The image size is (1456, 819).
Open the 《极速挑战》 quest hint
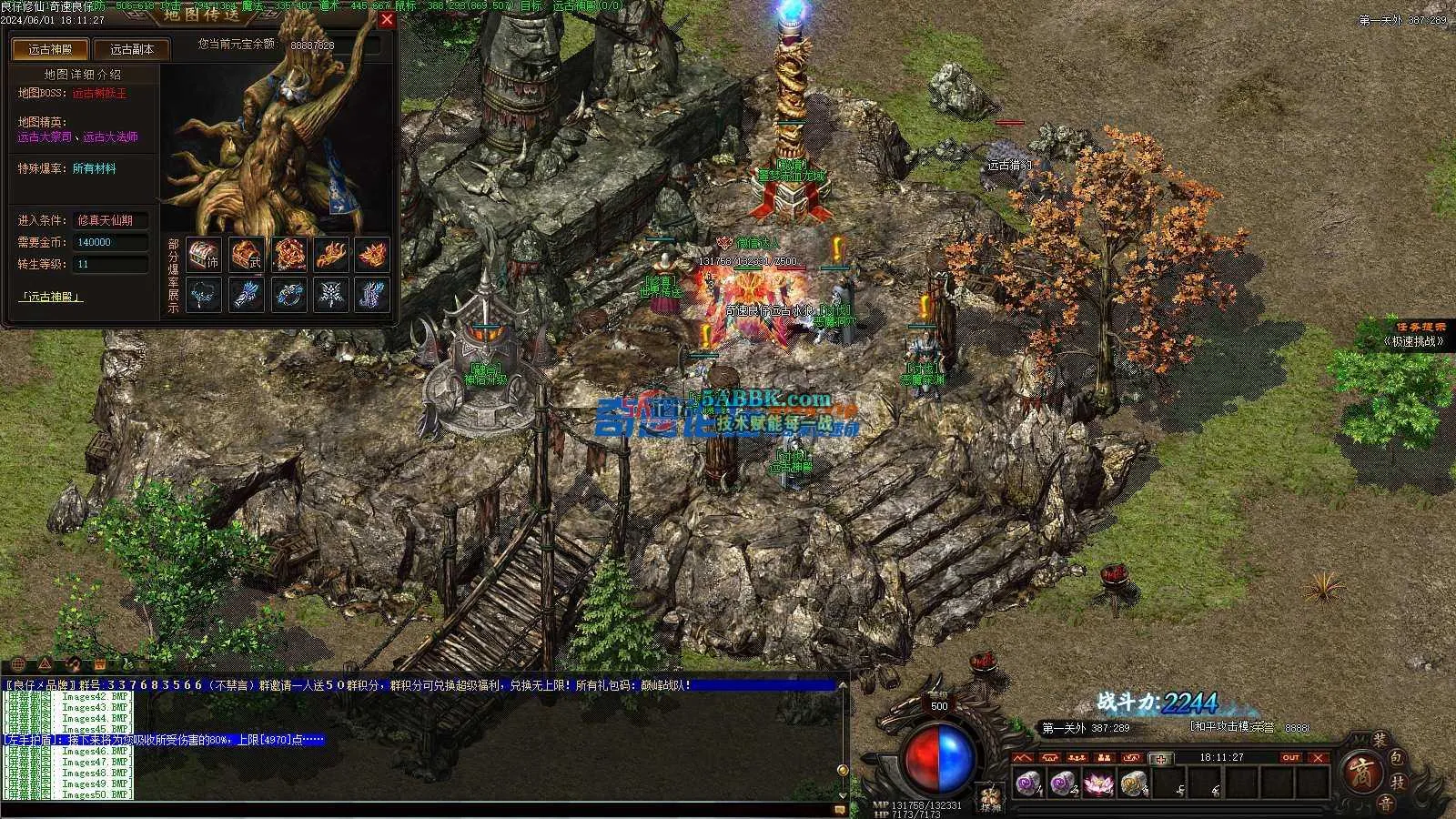click(x=1413, y=341)
